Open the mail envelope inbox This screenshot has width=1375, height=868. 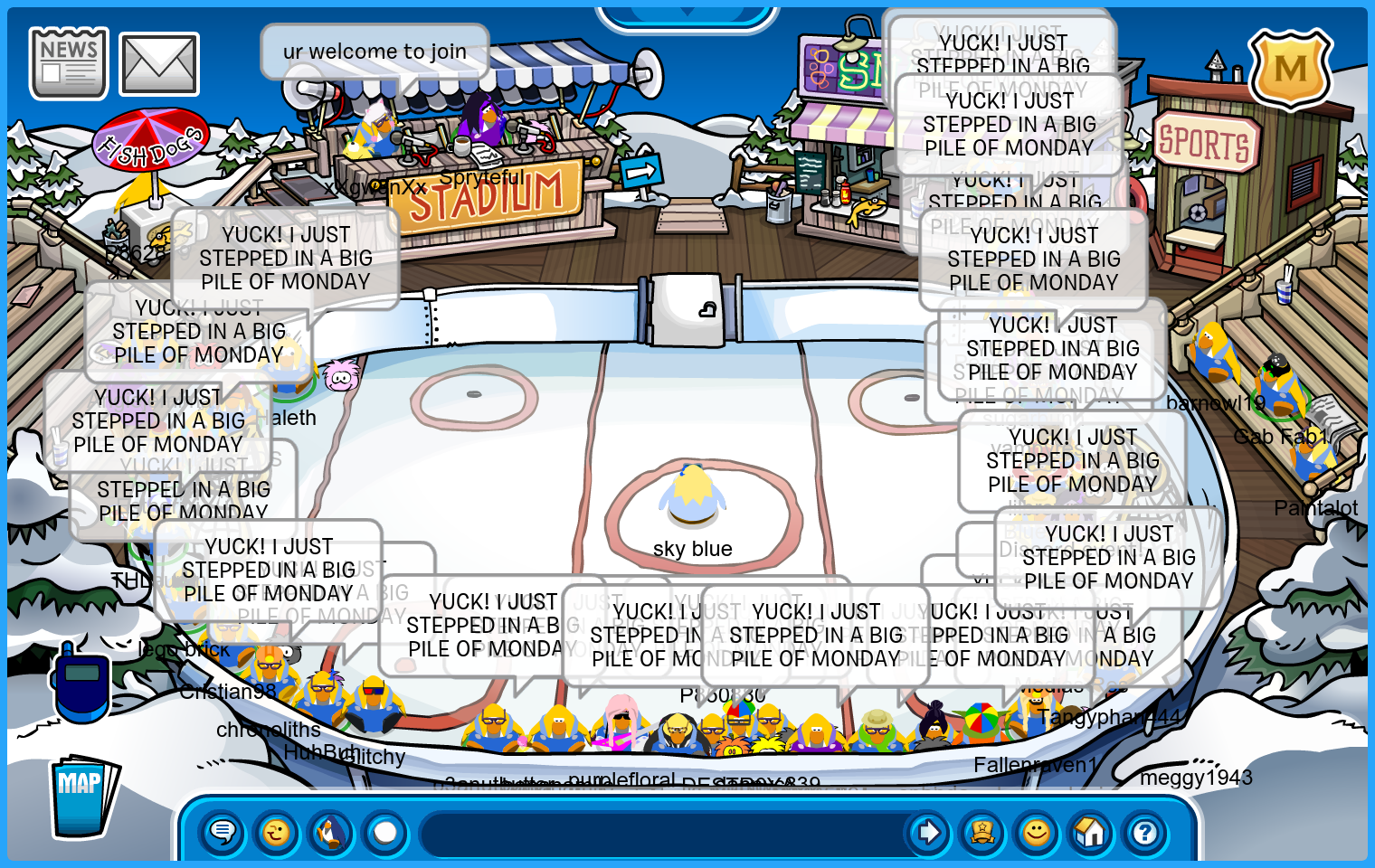coord(159,64)
